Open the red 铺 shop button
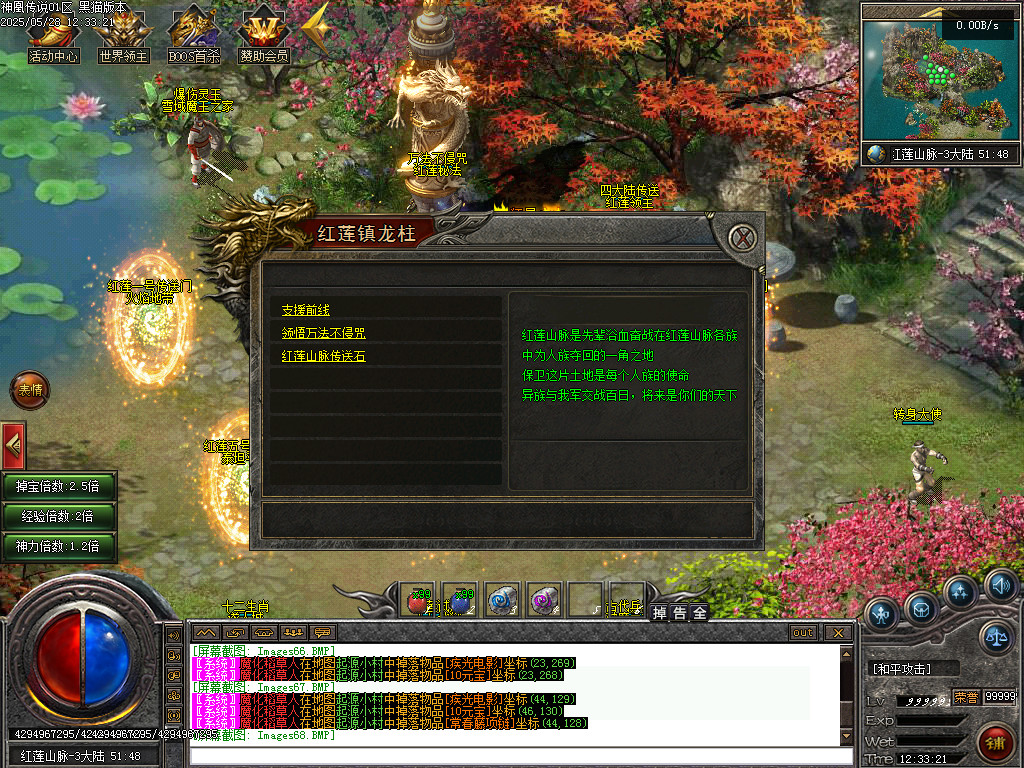Image resolution: width=1024 pixels, height=768 pixels. click(994, 742)
